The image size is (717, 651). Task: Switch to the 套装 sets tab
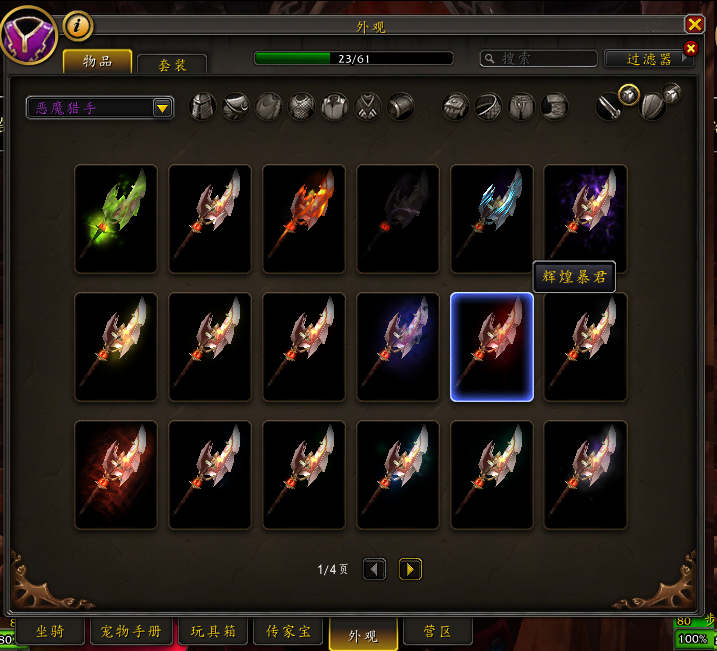(172, 64)
